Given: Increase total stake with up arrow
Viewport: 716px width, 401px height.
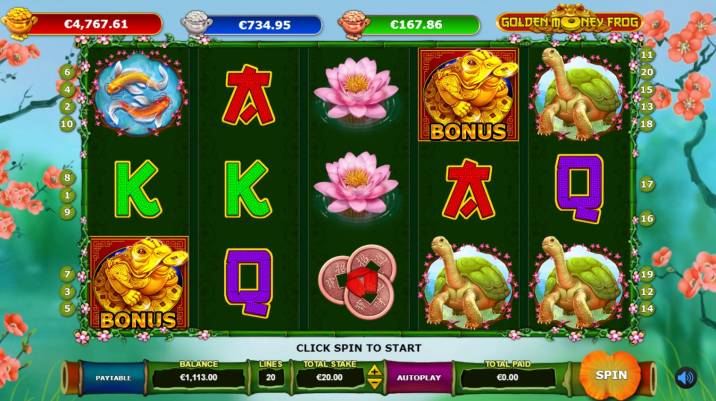Looking at the screenshot, I should point(375,371).
